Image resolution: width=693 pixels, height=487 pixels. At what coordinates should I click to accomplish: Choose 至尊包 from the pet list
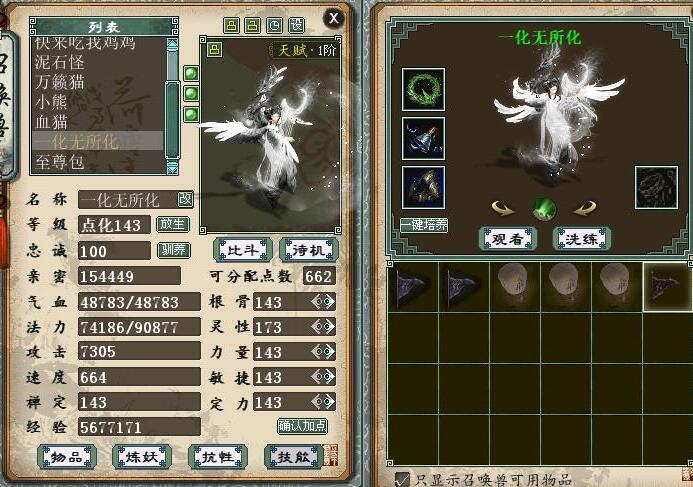click(x=62, y=161)
